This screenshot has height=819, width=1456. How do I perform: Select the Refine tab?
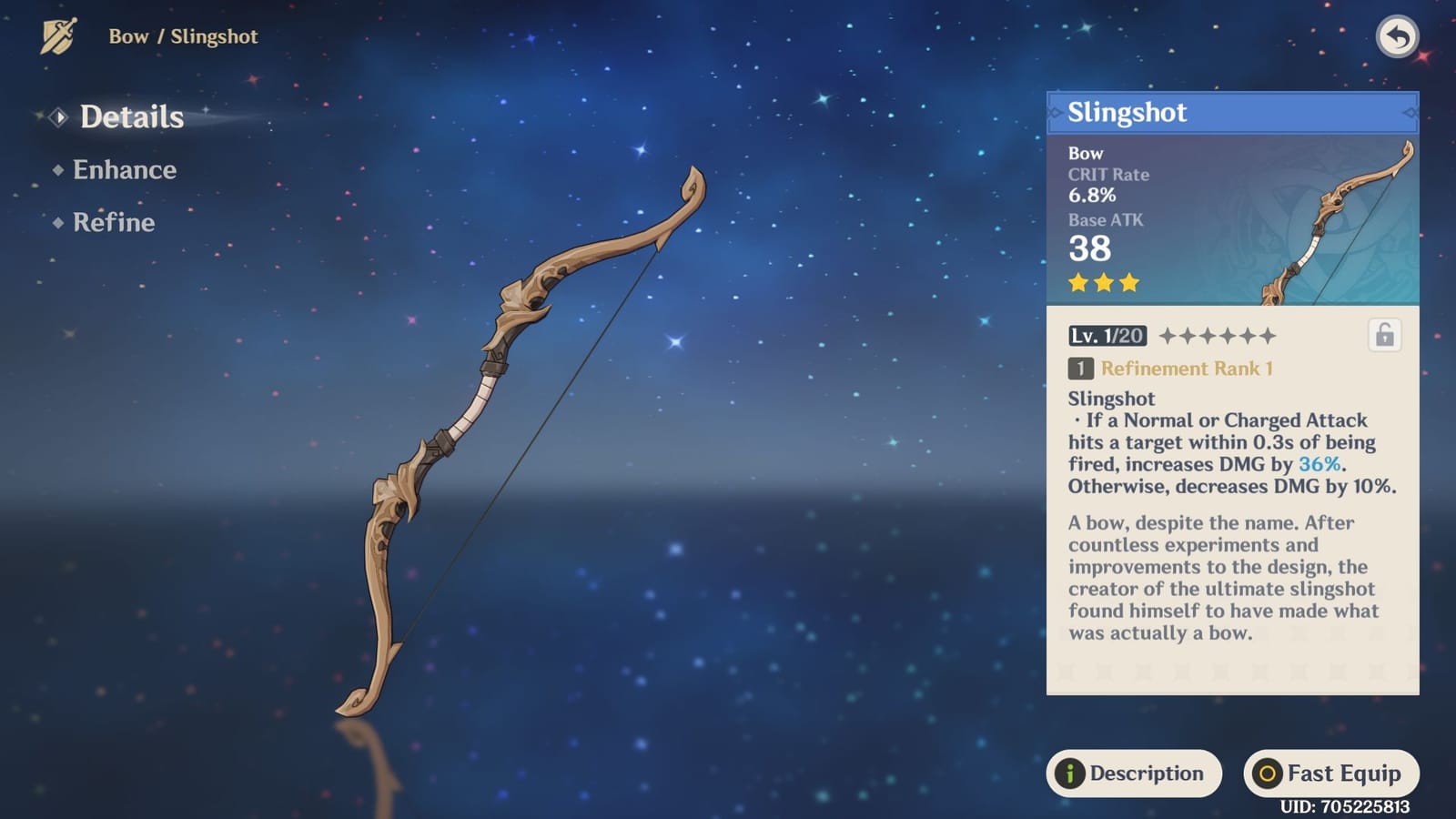pos(113,223)
